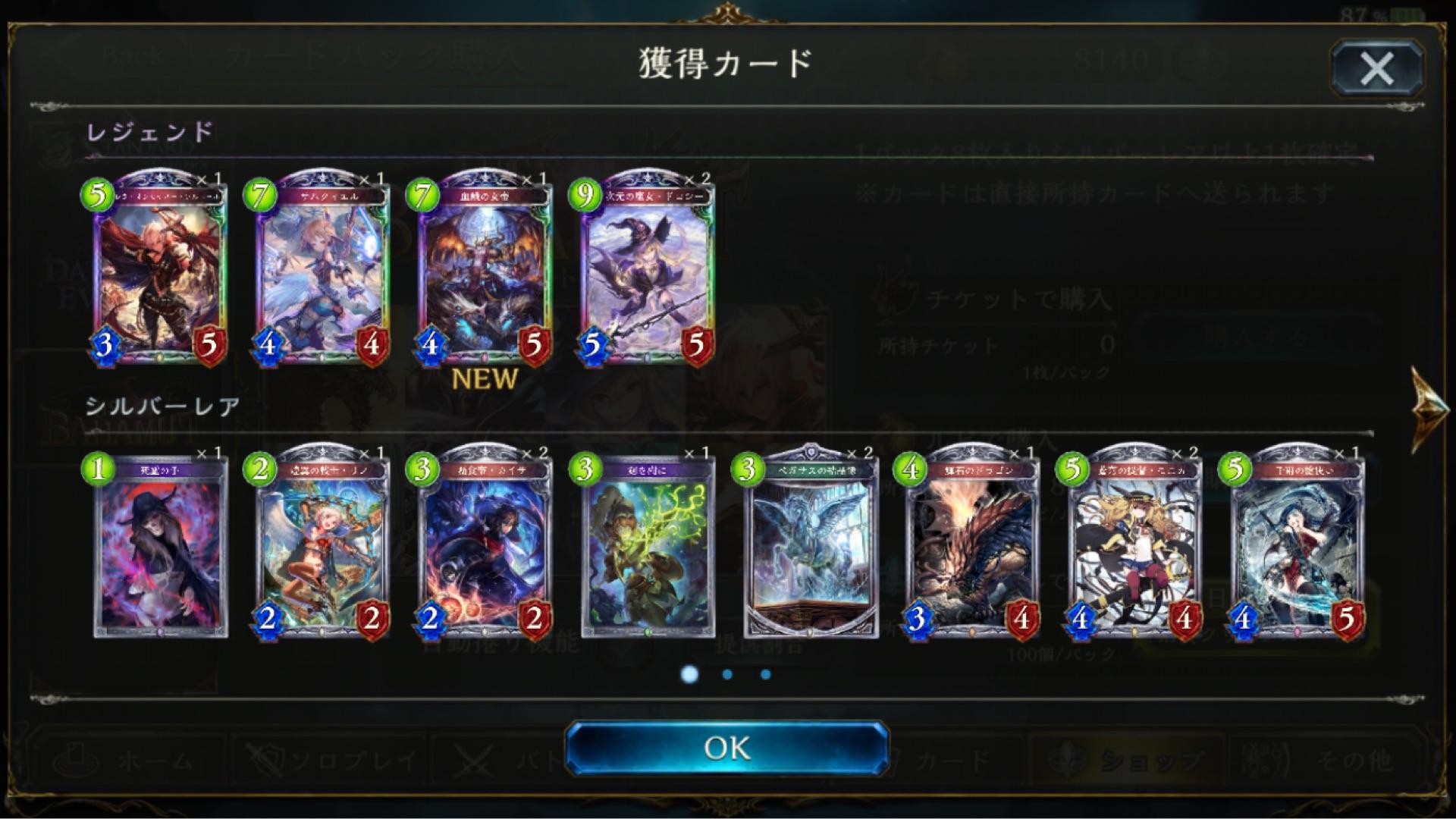Confirm with the OK button
The image size is (1456, 819).
click(x=728, y=748)
